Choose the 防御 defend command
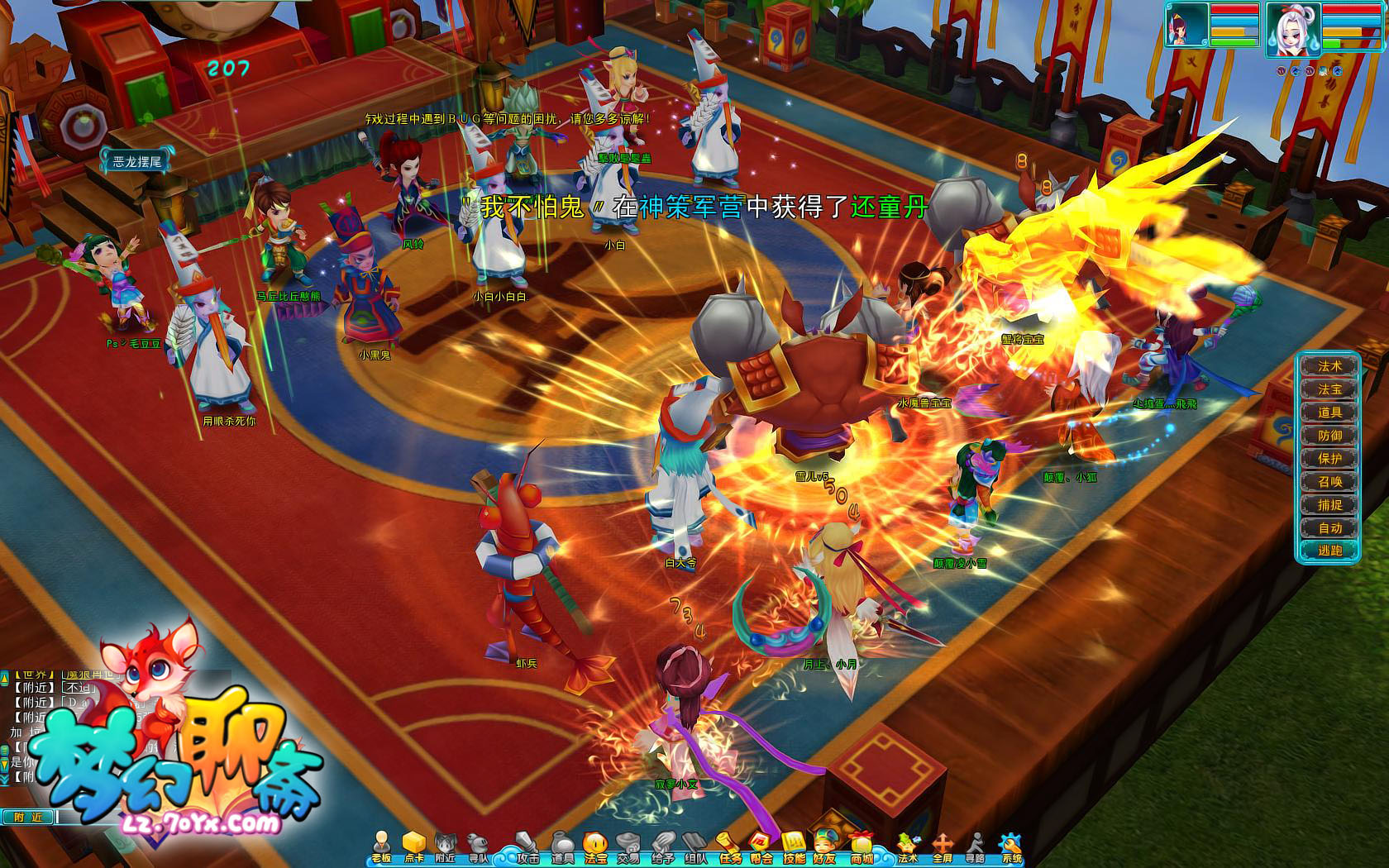Screen dimensions: 1389x868 click(1329, 436)
